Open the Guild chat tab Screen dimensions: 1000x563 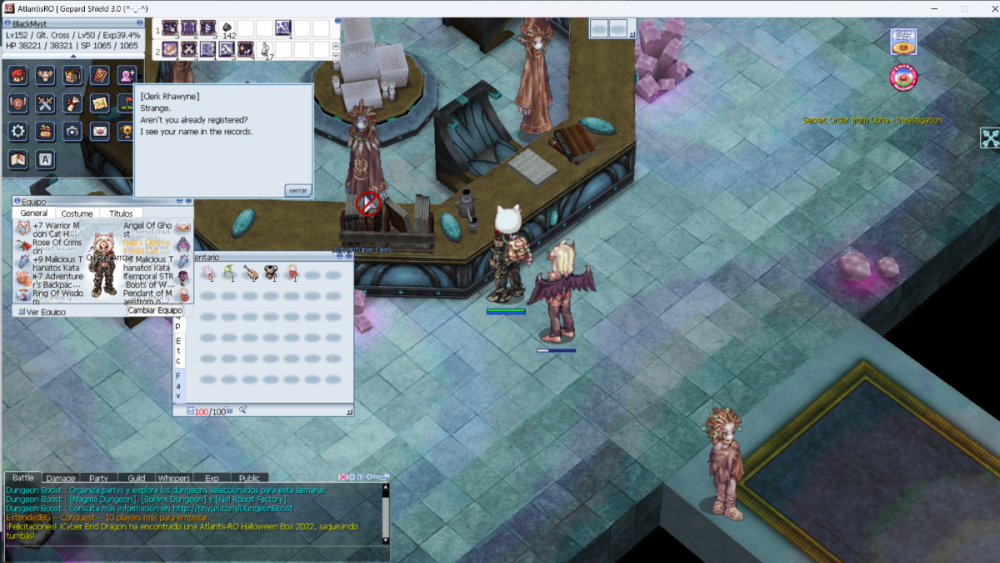click(136, 478)
